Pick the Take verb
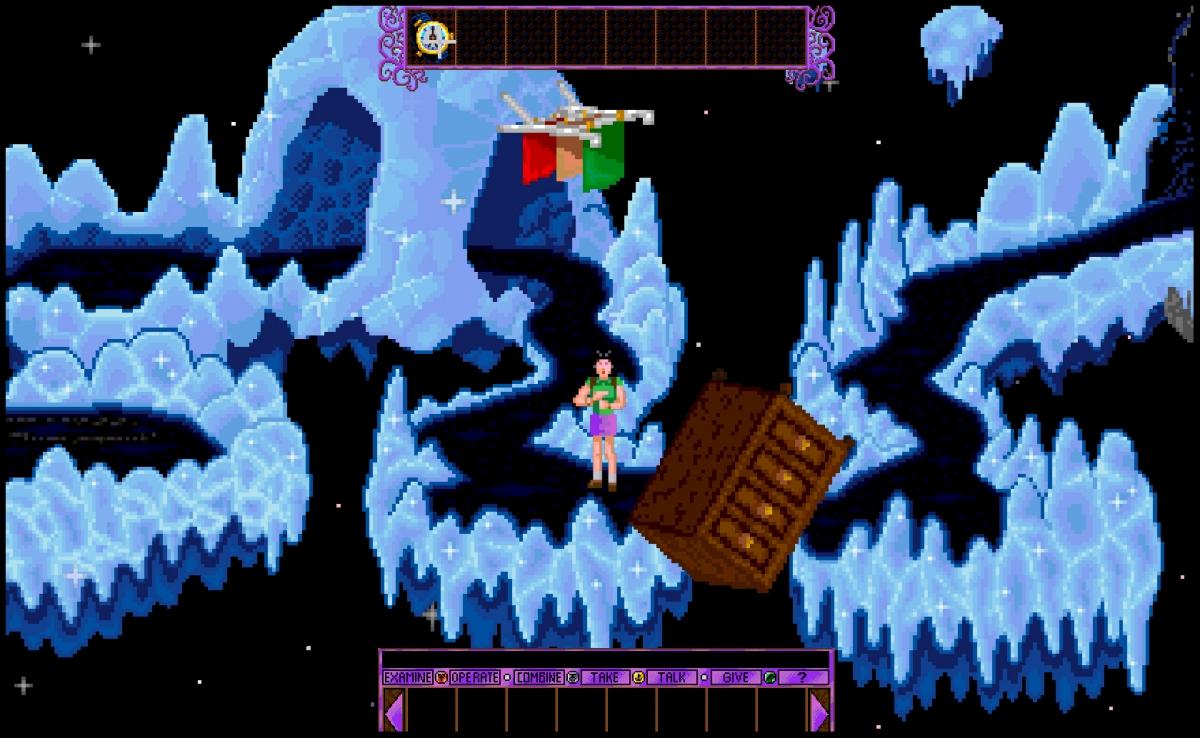This screenshot has height=738, width=1200. click(x=604, y=677)
